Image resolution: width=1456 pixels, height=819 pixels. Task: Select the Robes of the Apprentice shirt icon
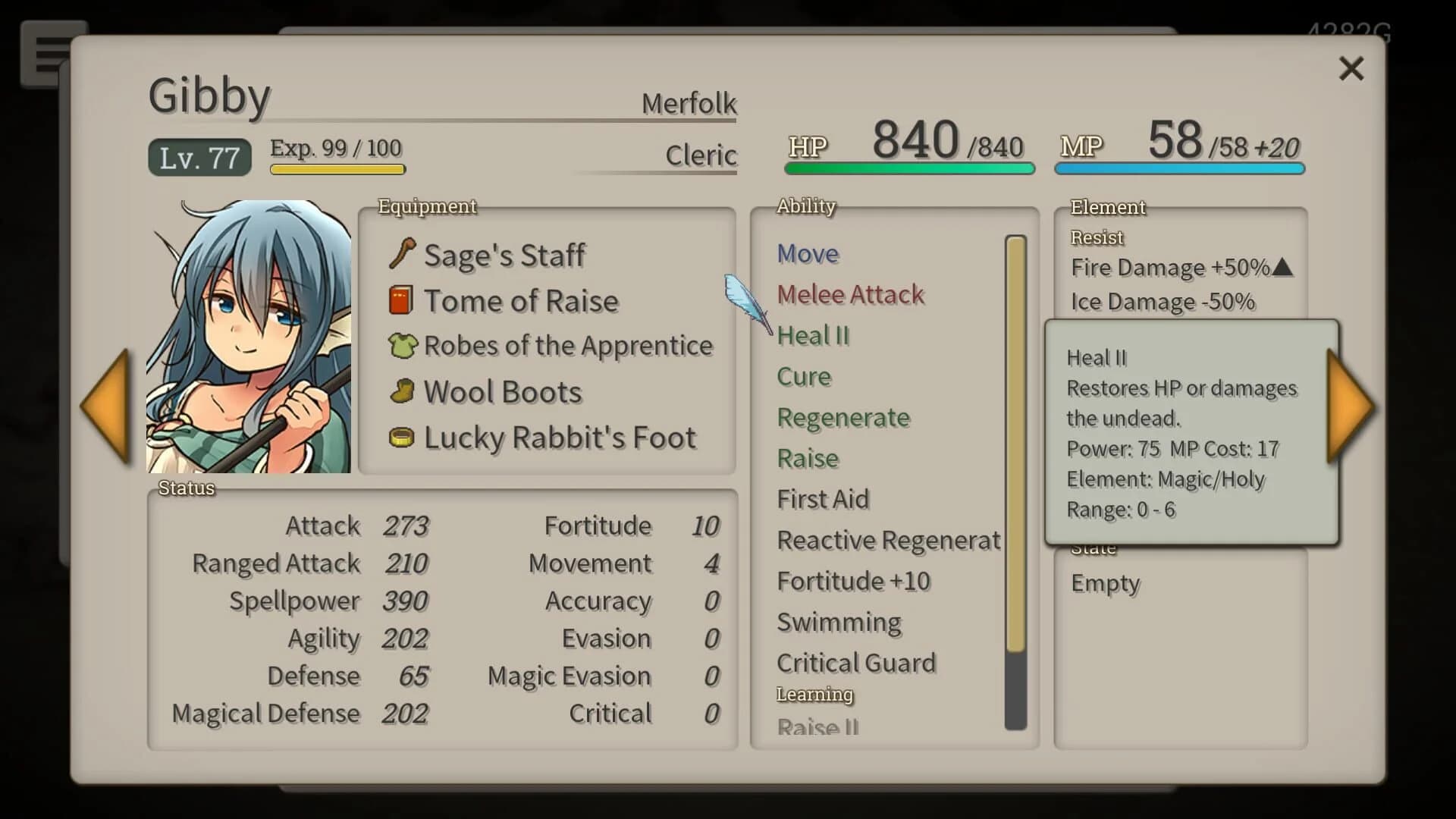[x=403, y=346]
